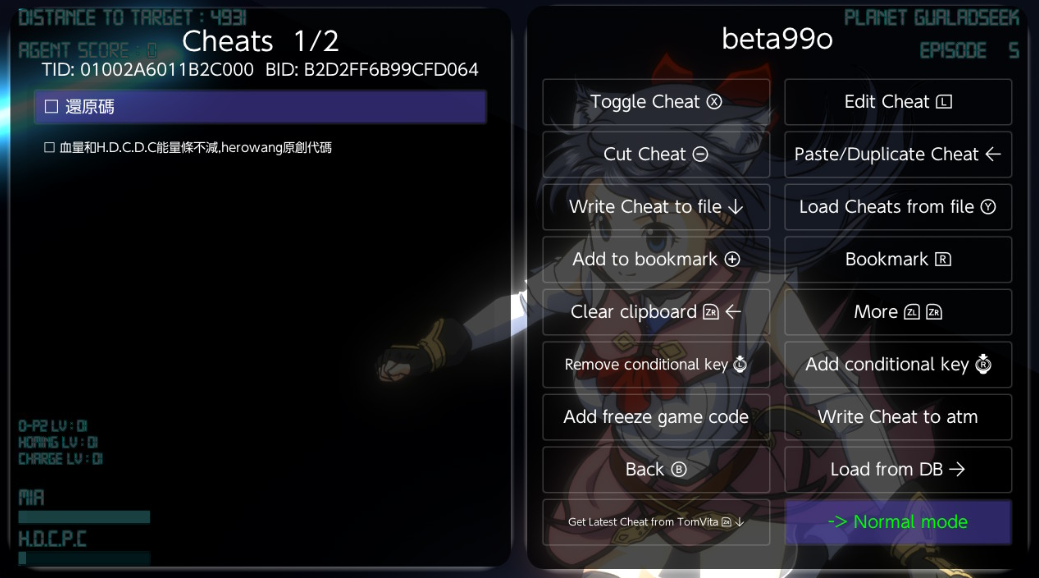The image size is (1039, 578).
Task: Go Back from cheat menu
Action: [x=656, y=469]
